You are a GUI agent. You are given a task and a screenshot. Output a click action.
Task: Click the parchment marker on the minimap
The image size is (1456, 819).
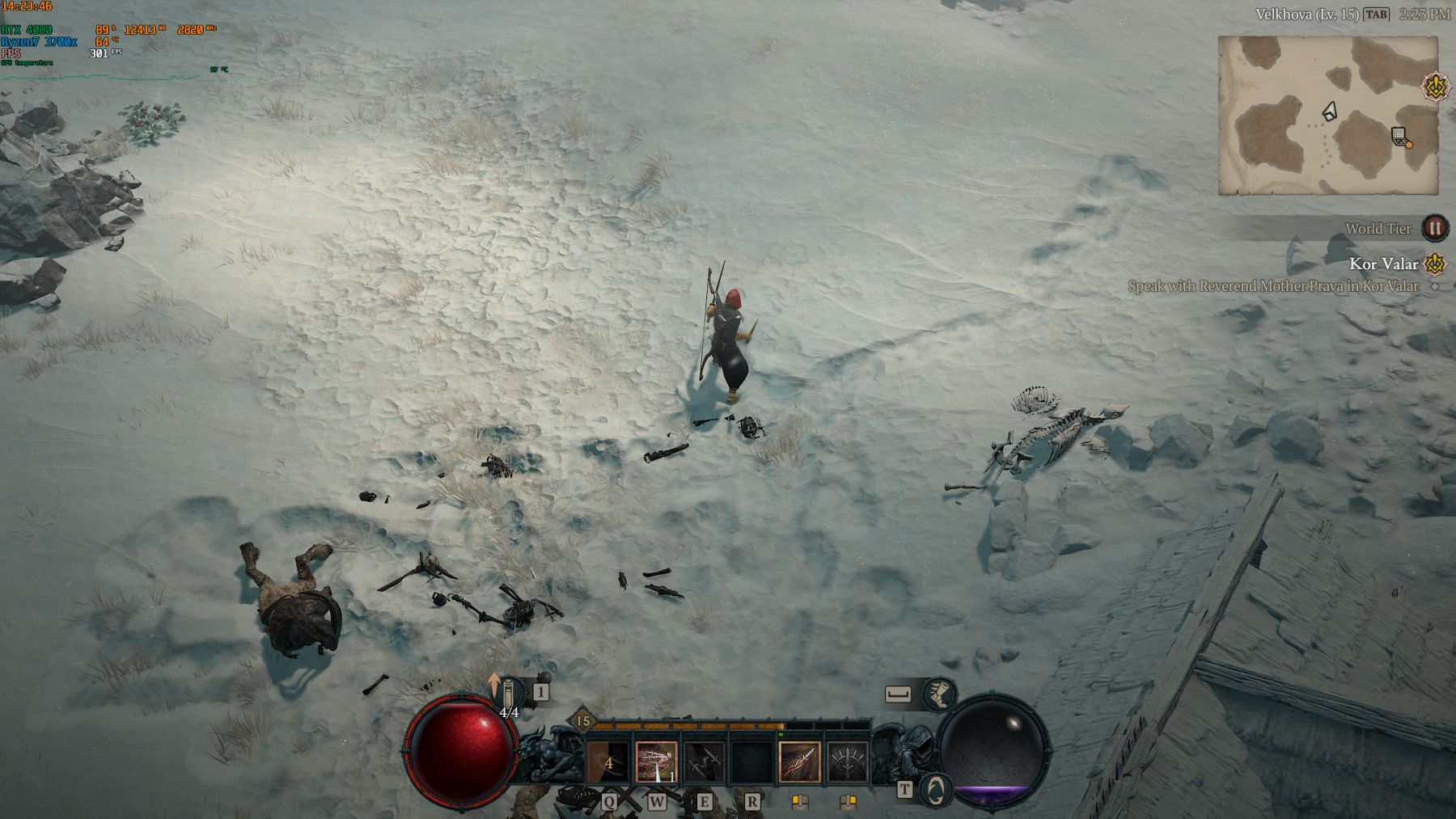[1400, 137]
